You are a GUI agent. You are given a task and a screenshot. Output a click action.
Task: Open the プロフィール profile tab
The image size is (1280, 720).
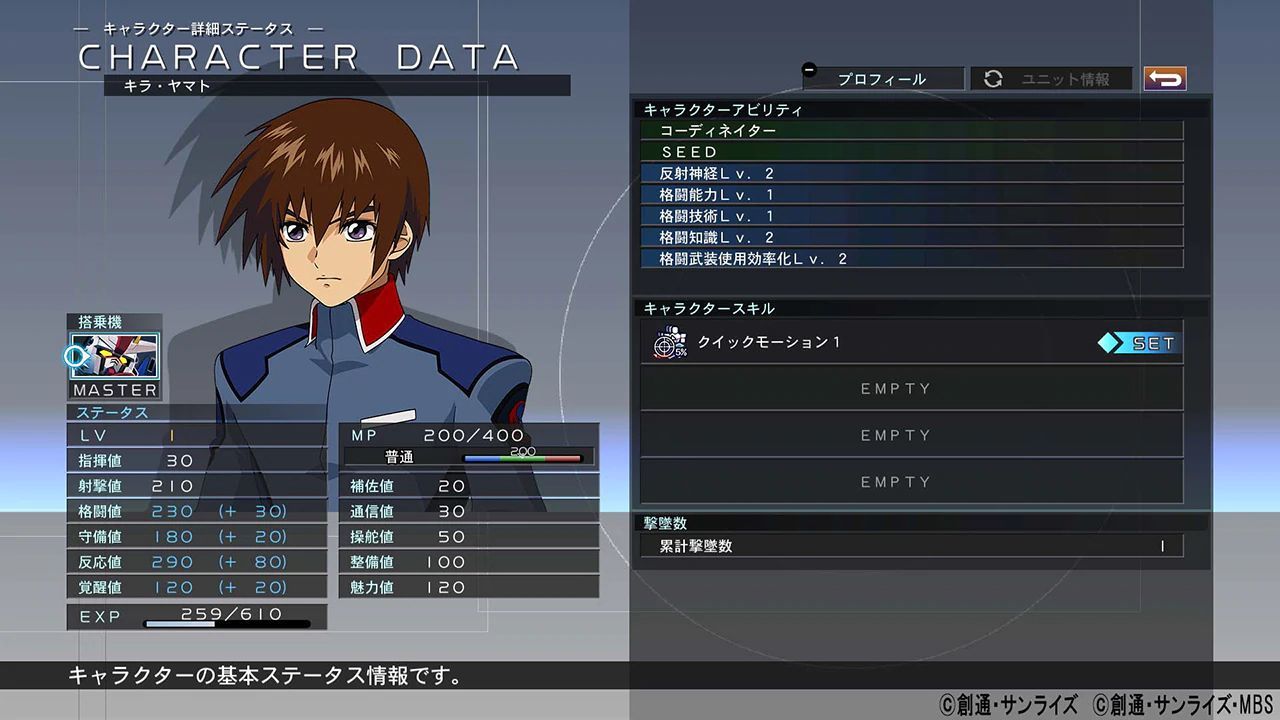[x=882, y=79]
